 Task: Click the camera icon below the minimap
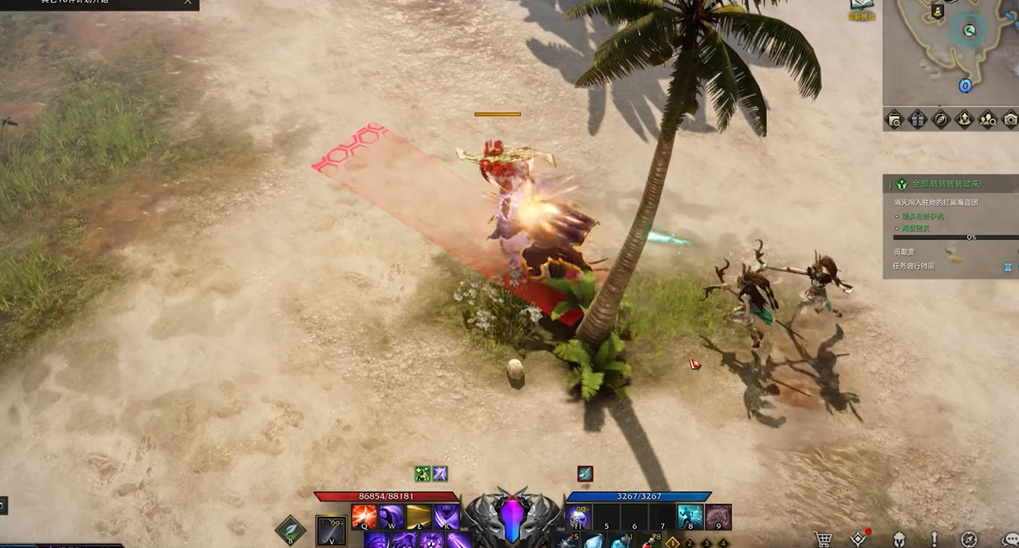1010,120
